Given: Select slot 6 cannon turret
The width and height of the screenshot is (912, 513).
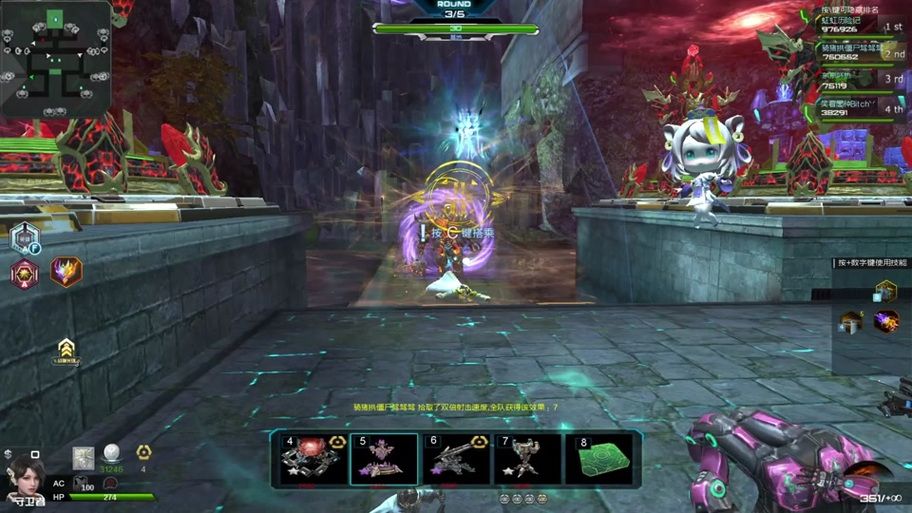Looking at the screenshot, I should (x=456, y=458).
